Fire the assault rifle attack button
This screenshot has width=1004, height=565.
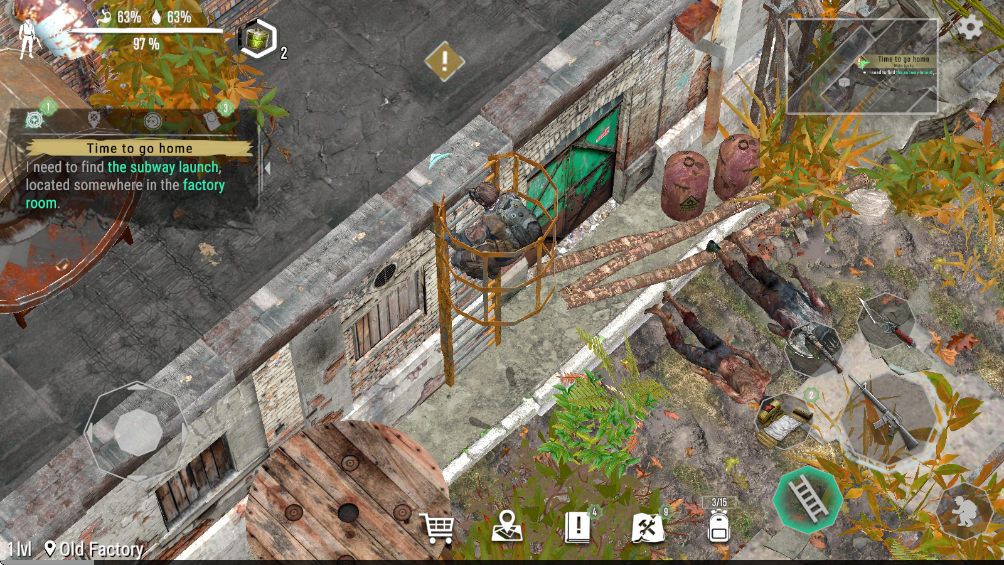888,411
